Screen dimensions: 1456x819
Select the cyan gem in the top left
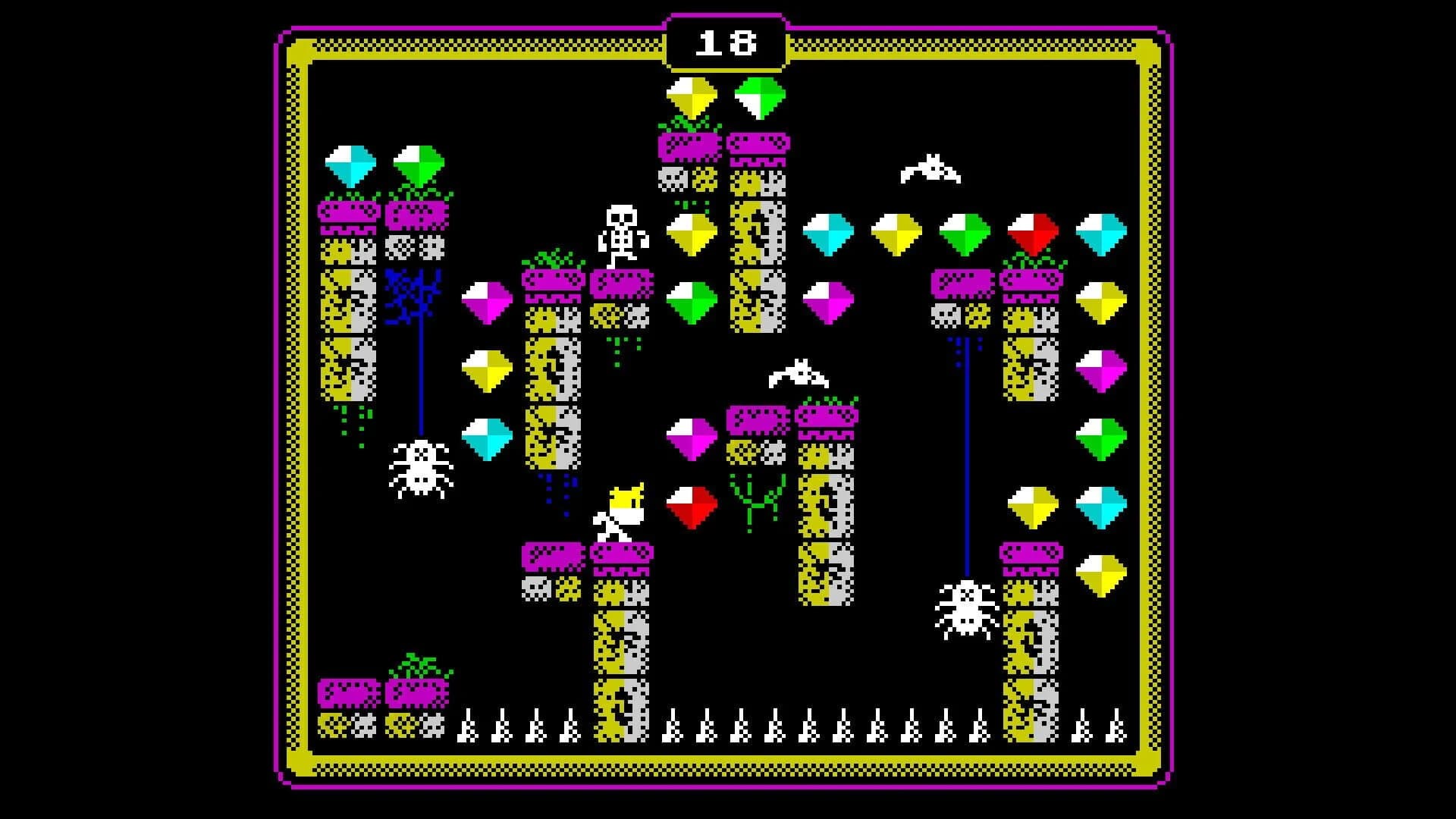point(349,163)
